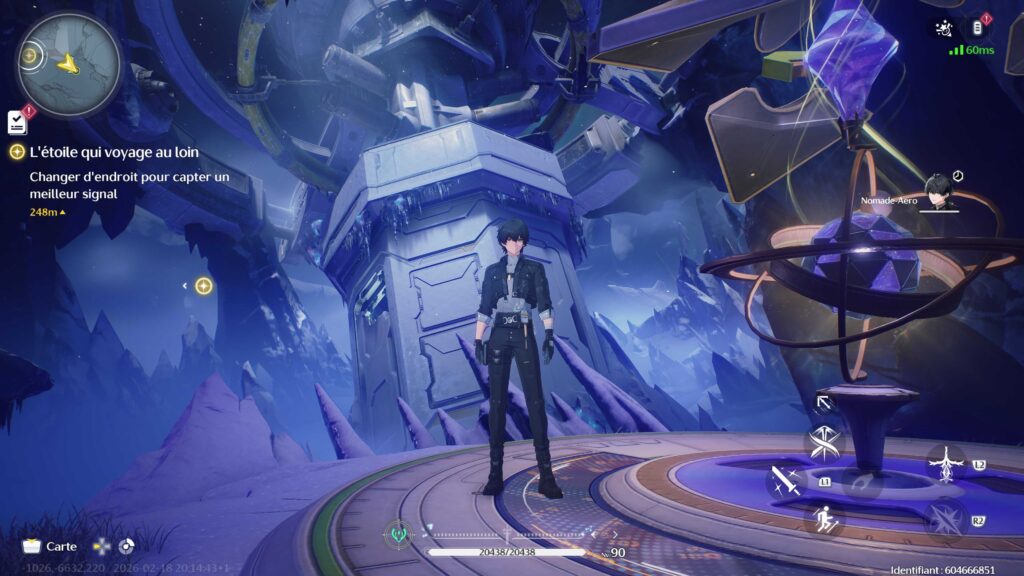Image resolution: width=1024 pixels, height=576 pixels.
Task: Use the star burst echo skill icon
Action: (944, 520)
